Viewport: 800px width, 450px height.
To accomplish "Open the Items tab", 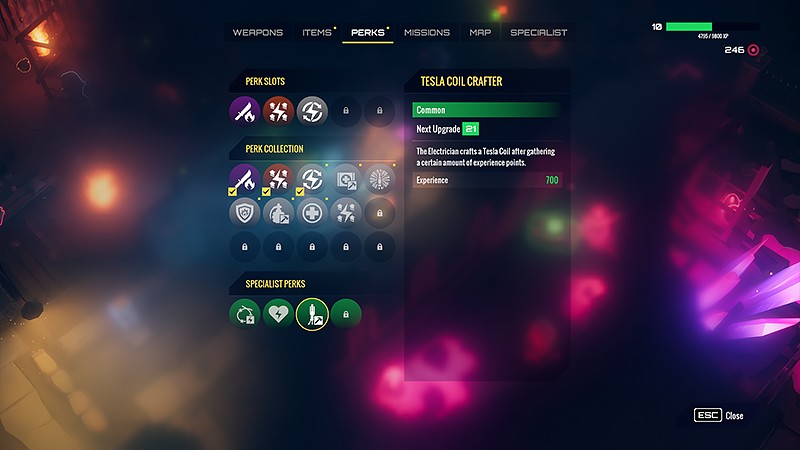I will pyautogui.click(x=317, y=32).
